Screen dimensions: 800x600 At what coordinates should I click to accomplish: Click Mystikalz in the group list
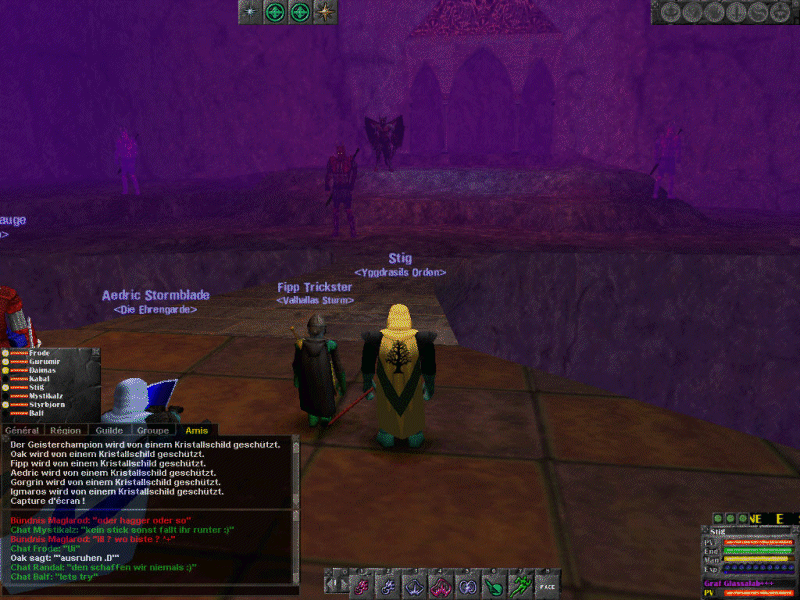46,396
